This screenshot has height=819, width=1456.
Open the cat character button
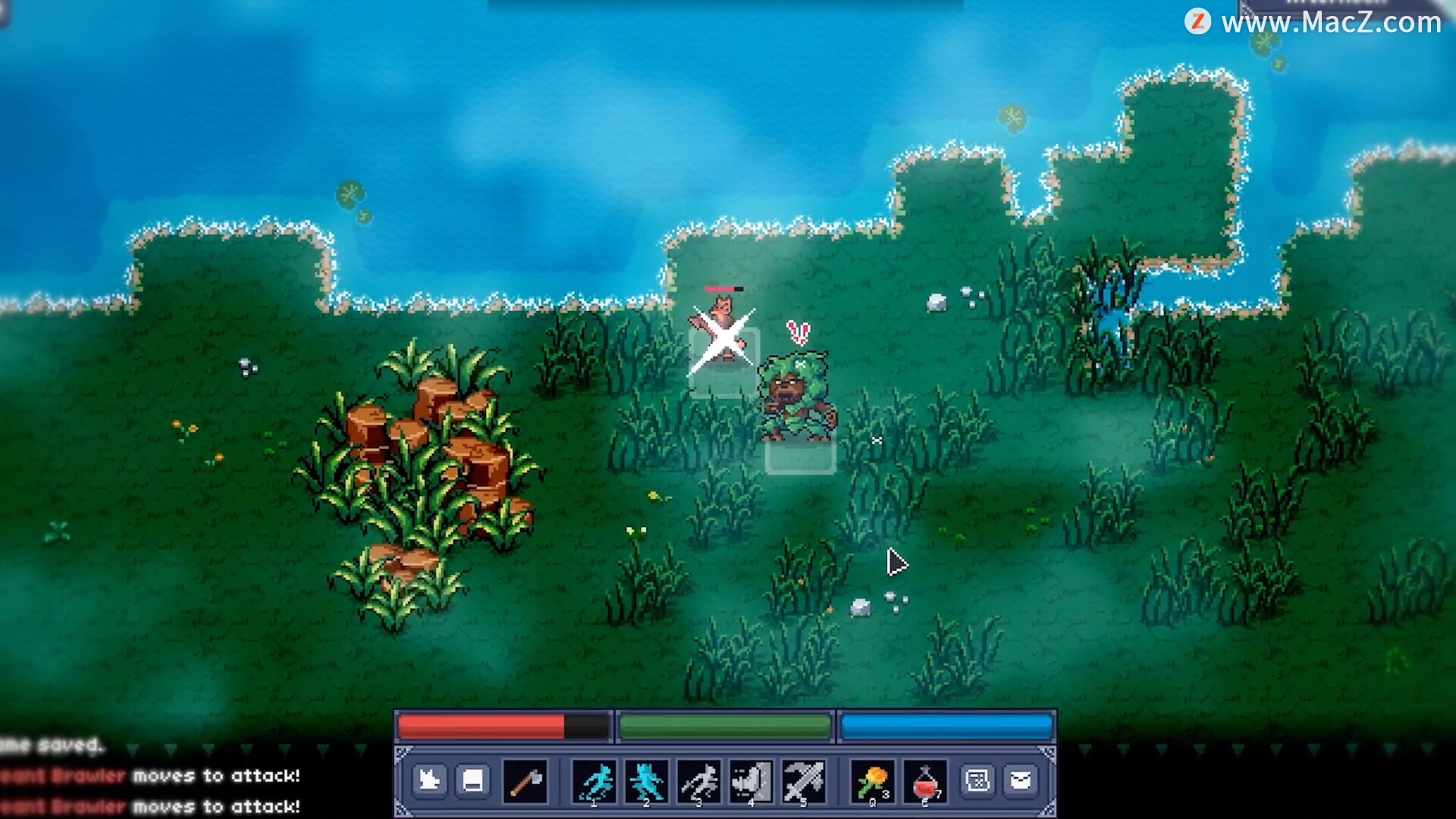pos(429,780)
